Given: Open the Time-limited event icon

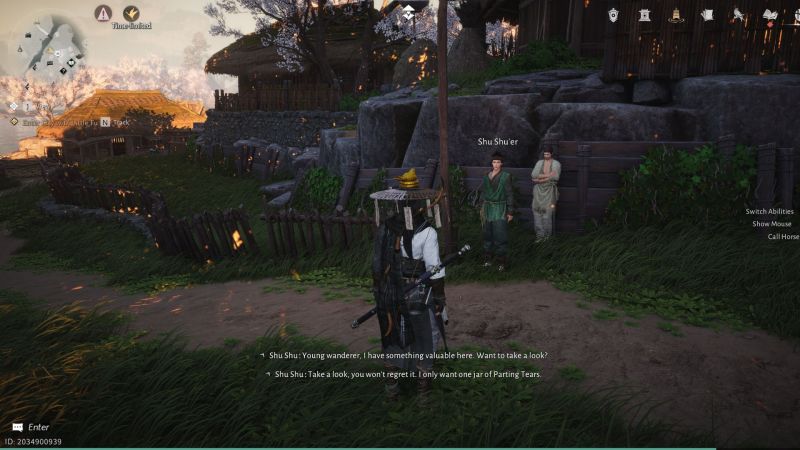Looking at the screenshot, I should click(131, 14).
